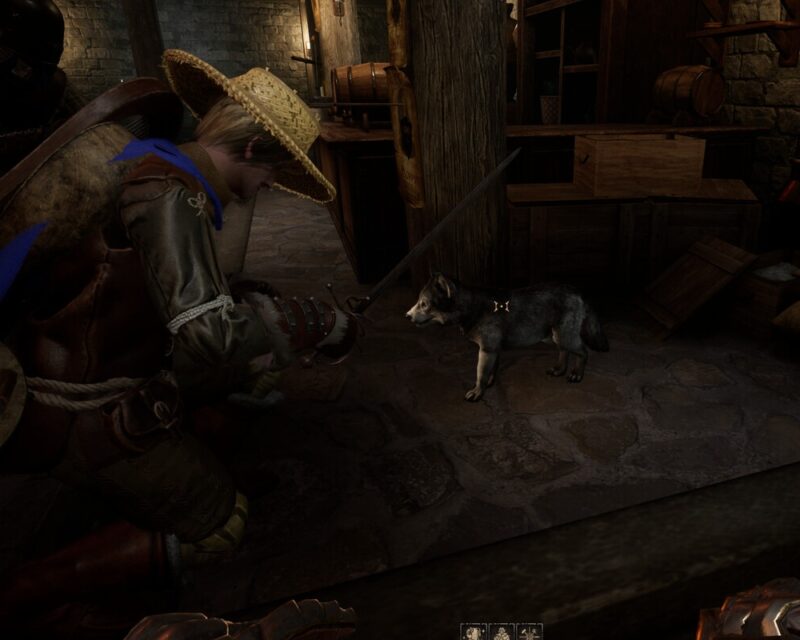The height and width of the screenshot is (640, 800).
Task: Select the crossed weapons icon in the bottom bar
Action: [530, 633]
